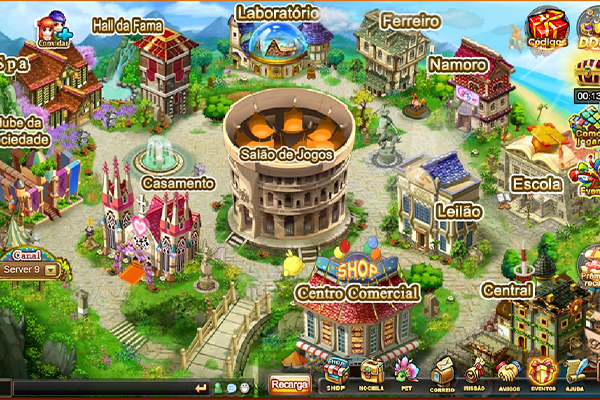
Task: Enter the Laboratório building
Action: coord(277,40)
